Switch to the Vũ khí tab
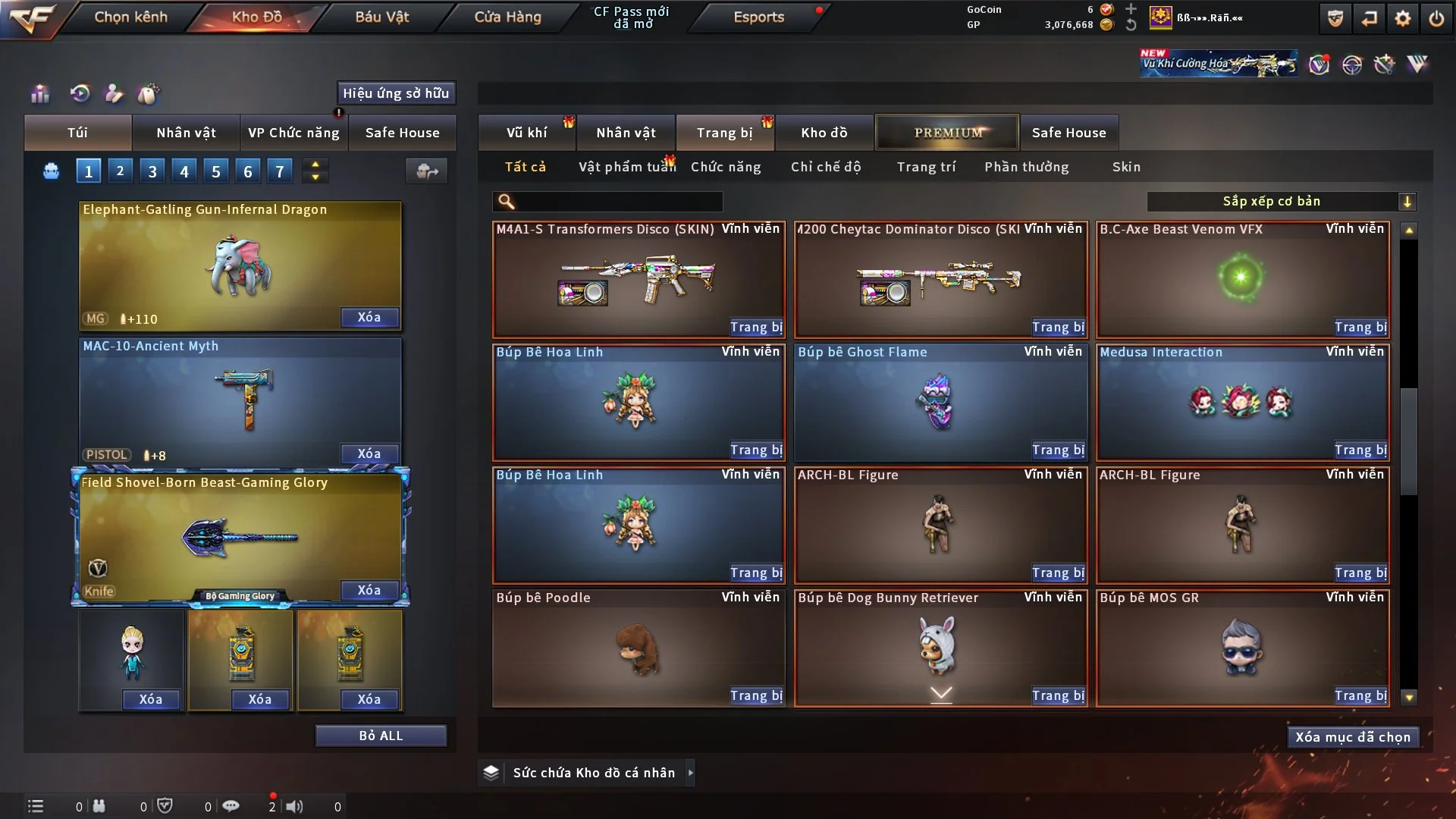The image size is (1456, 819). coord(526,133)
